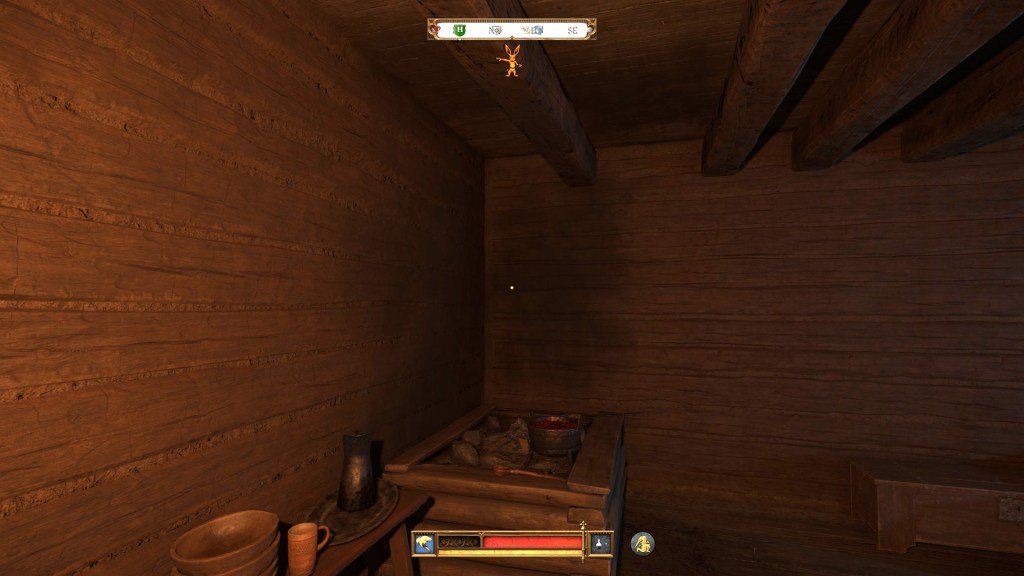This screenshot has height=576, width=1024.
Task: Select the orange hare marker below the compass
Action: pyautogui.click(x=512, y=61)
